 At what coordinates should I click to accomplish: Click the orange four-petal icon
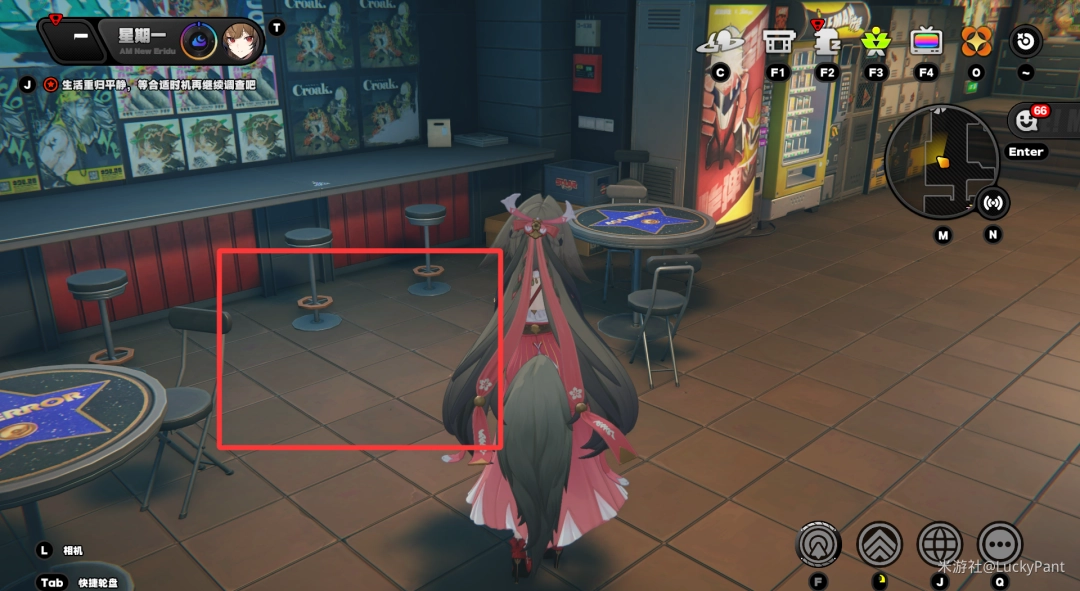(976, 42)
